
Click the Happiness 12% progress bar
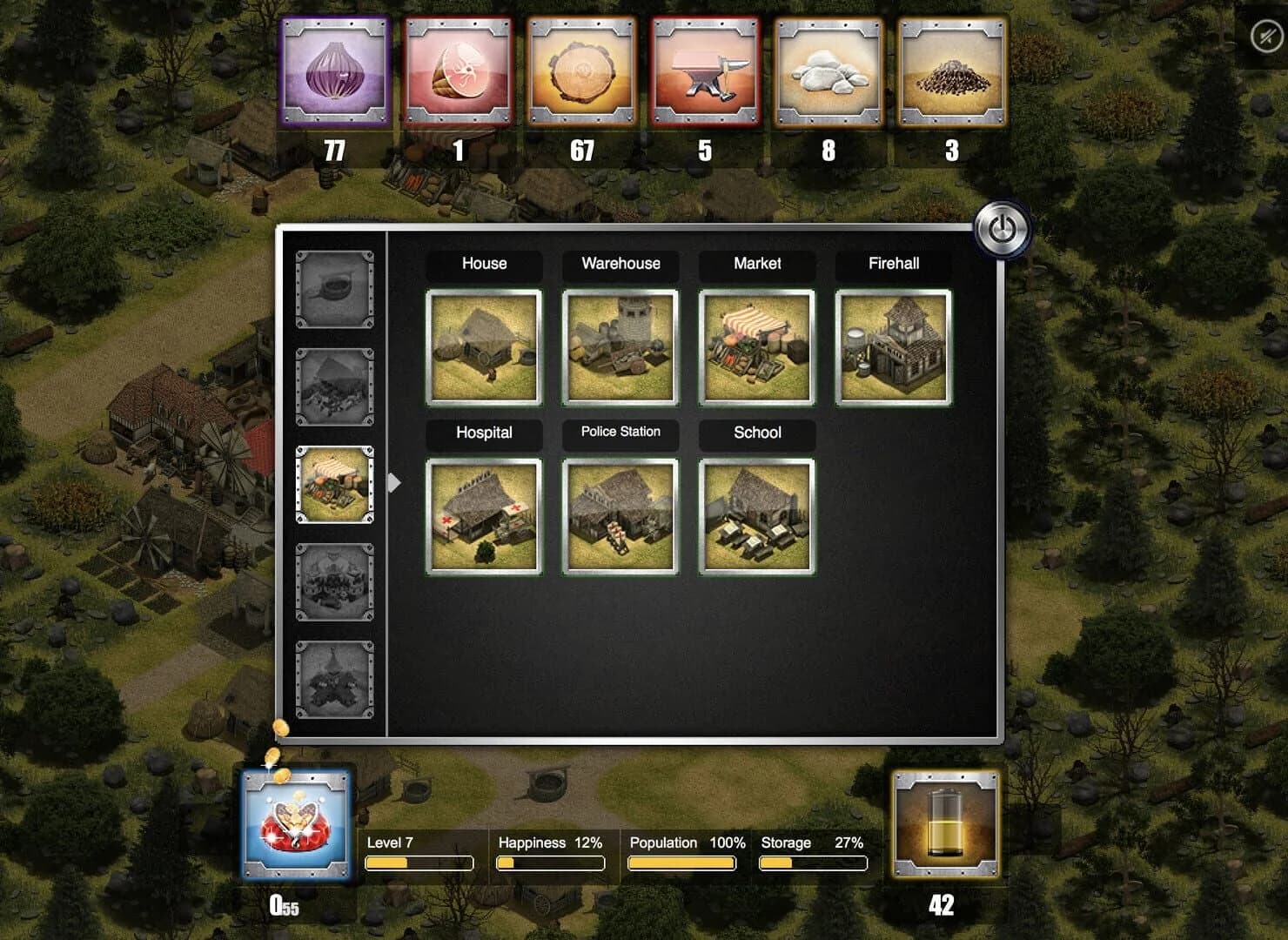click(552, 863)
